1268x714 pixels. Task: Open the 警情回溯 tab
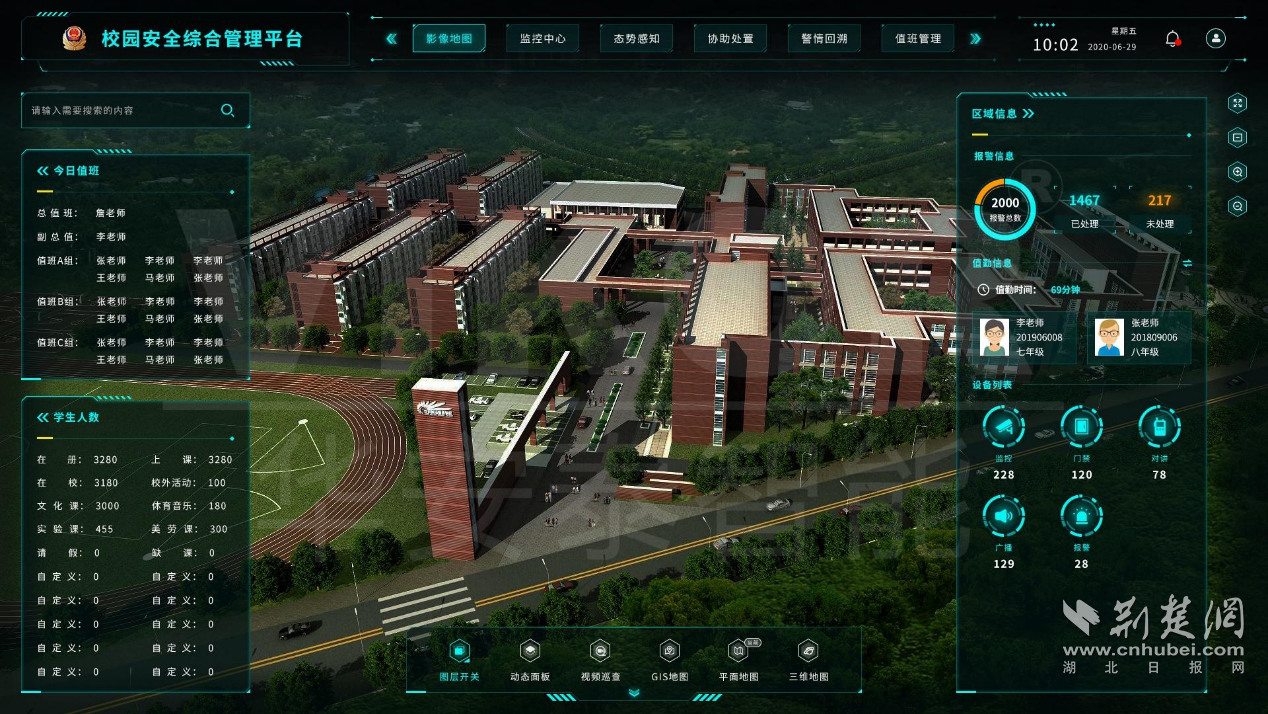[x=825, y=39]
